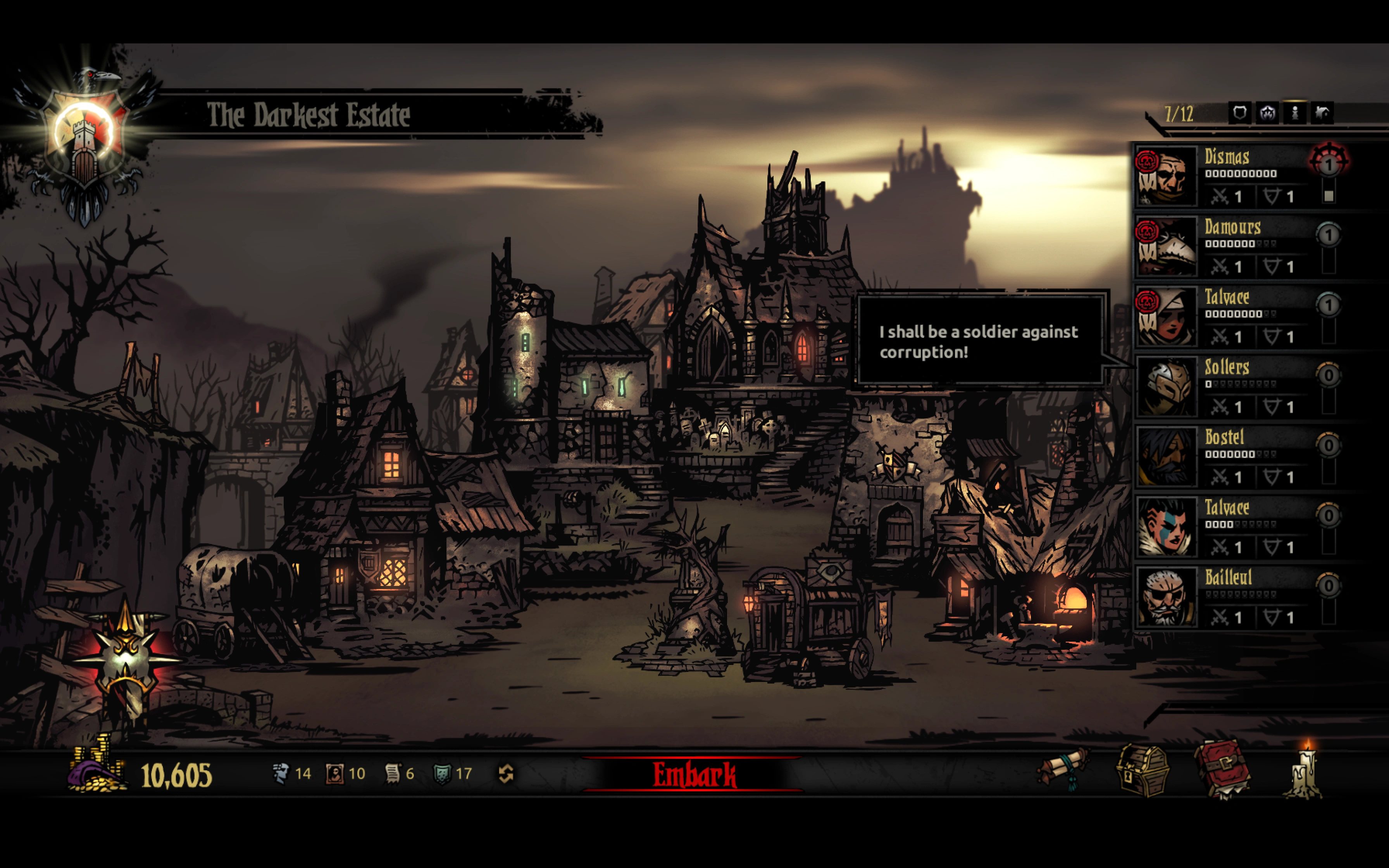Sort roster by the figure icon
This screenshot has height=868, width=1389.
click(1295, 113)
